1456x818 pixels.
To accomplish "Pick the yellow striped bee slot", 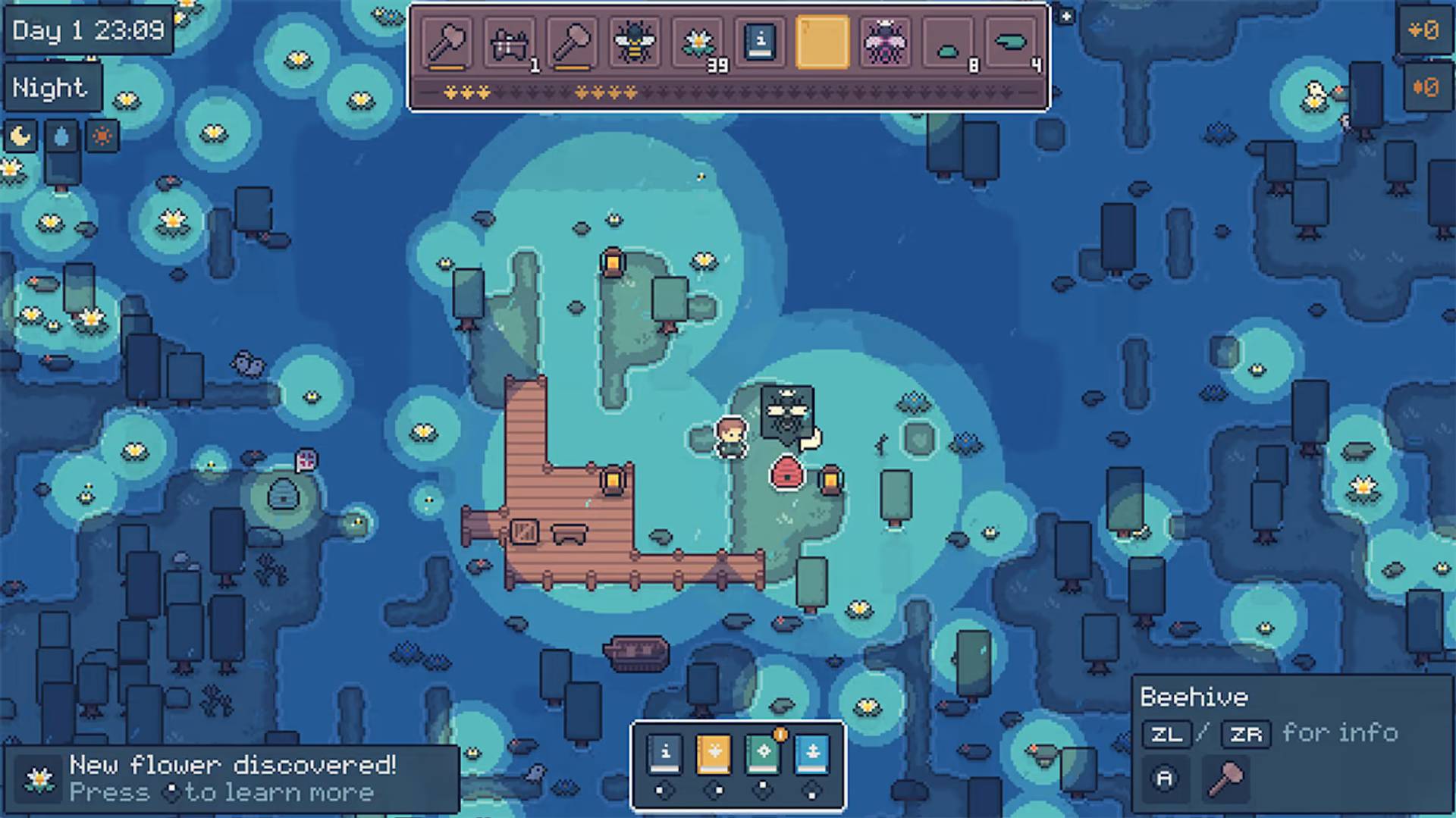I will pos(635,42).
